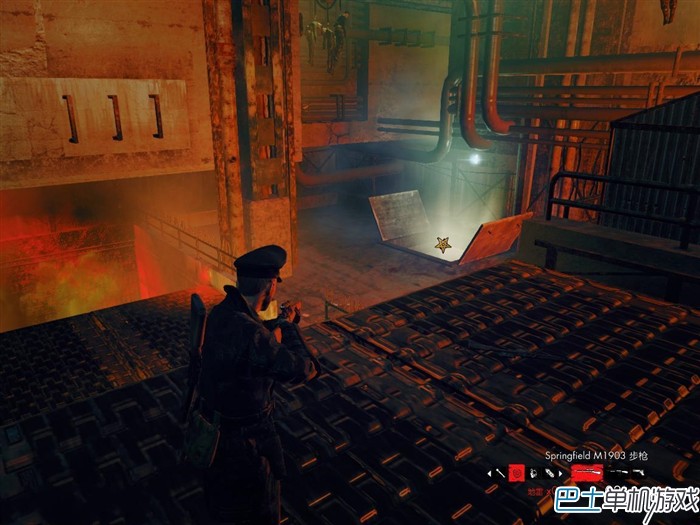Select the highlighted Springfield M1903 rifle icon
Image resolution: width=700 pixels, height=525 pixels.
coord(586,472)
